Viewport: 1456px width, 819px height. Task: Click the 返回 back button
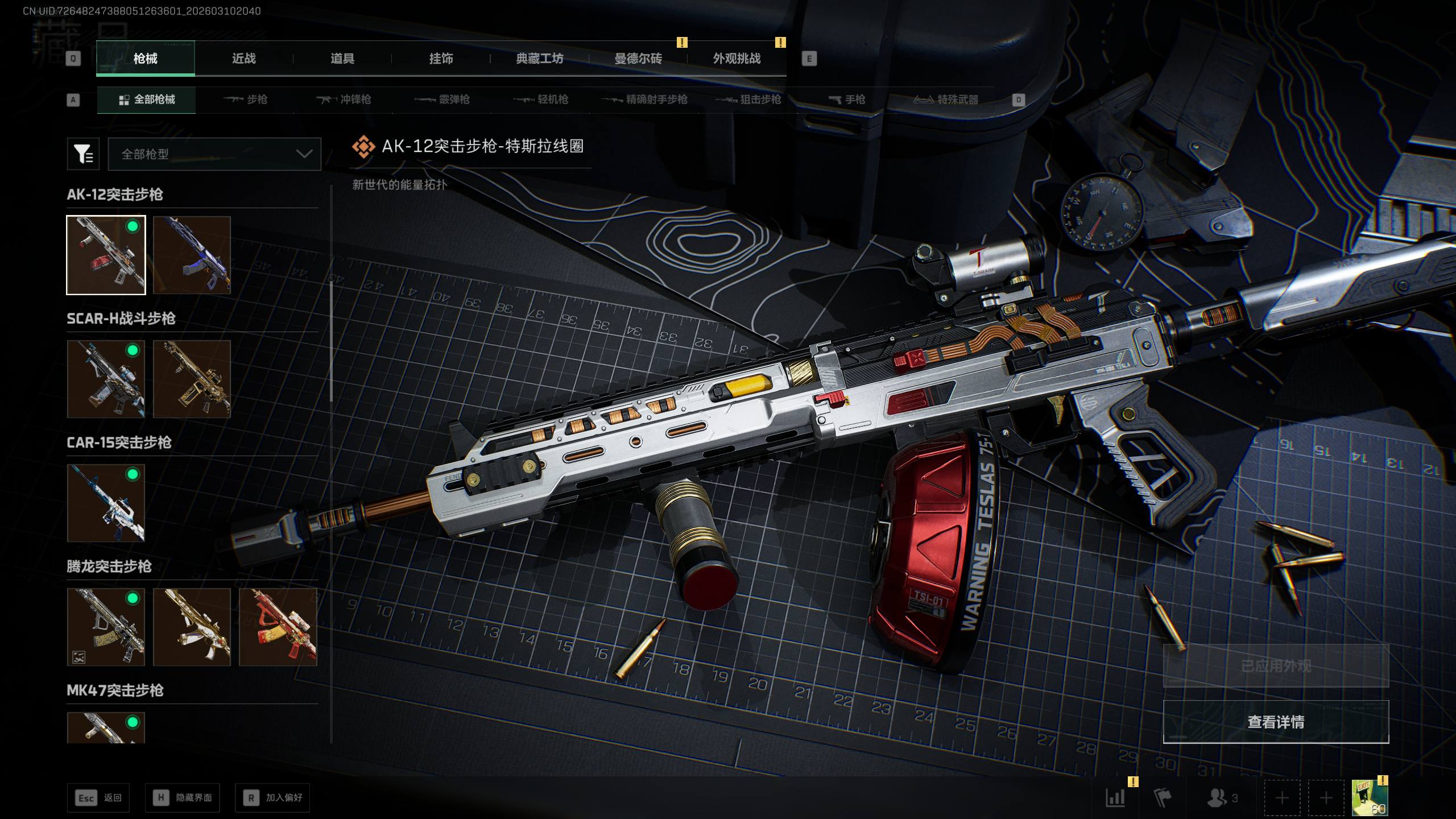coord(98,798)
